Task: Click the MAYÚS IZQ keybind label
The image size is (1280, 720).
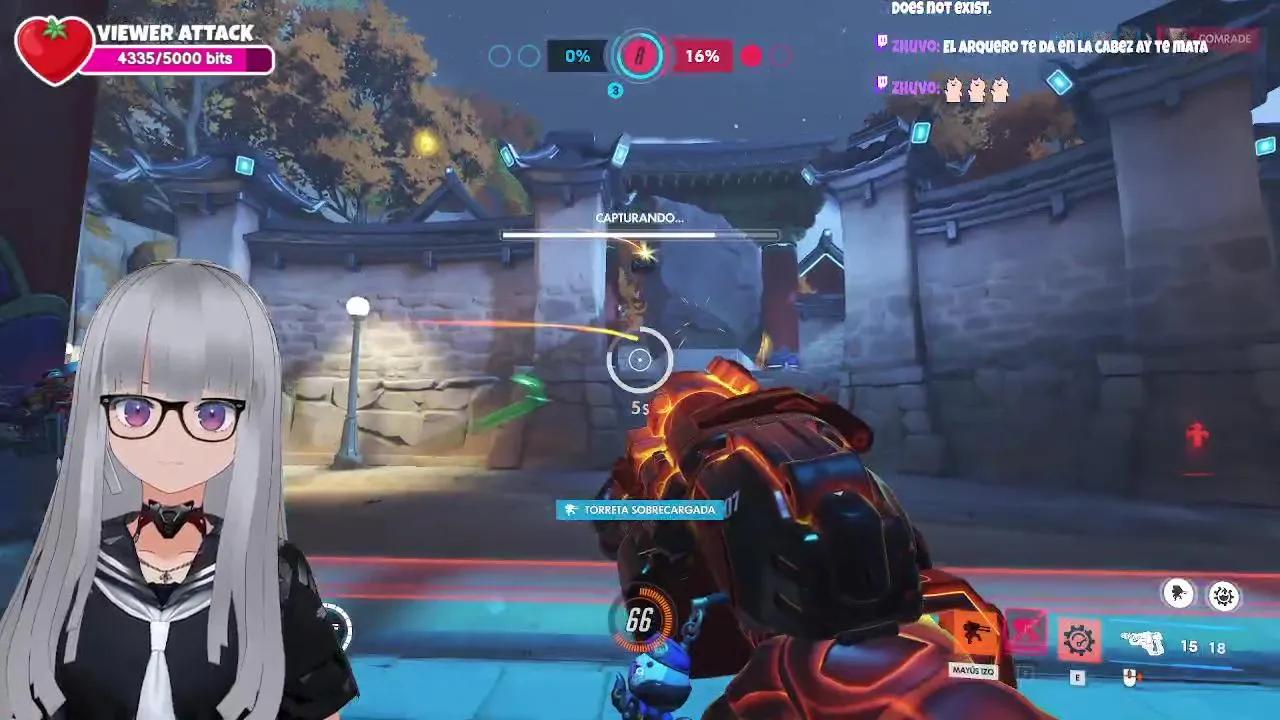Action: coord(972,671)
